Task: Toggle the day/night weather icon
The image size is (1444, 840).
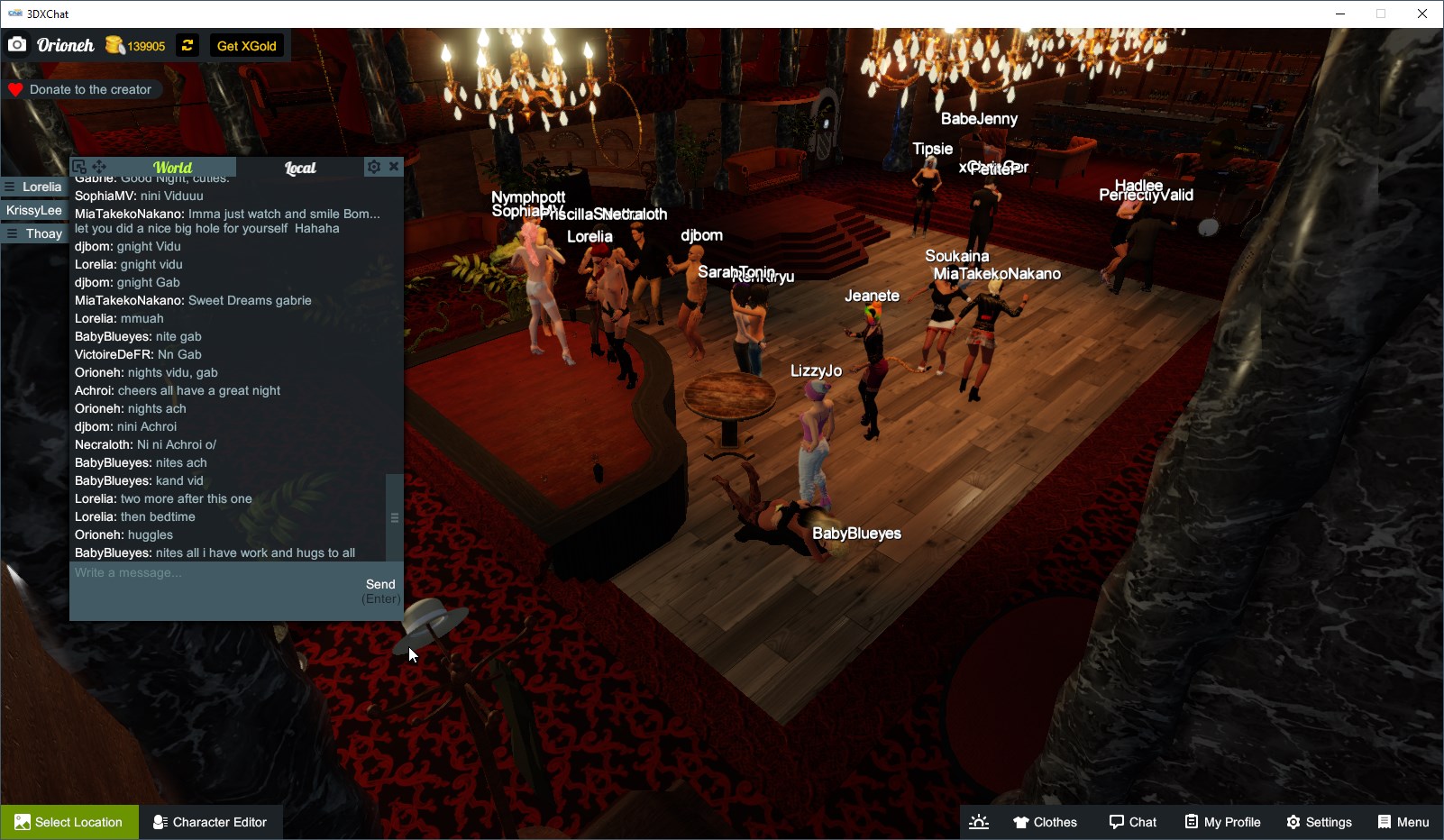Action: [x=979, y=821]
